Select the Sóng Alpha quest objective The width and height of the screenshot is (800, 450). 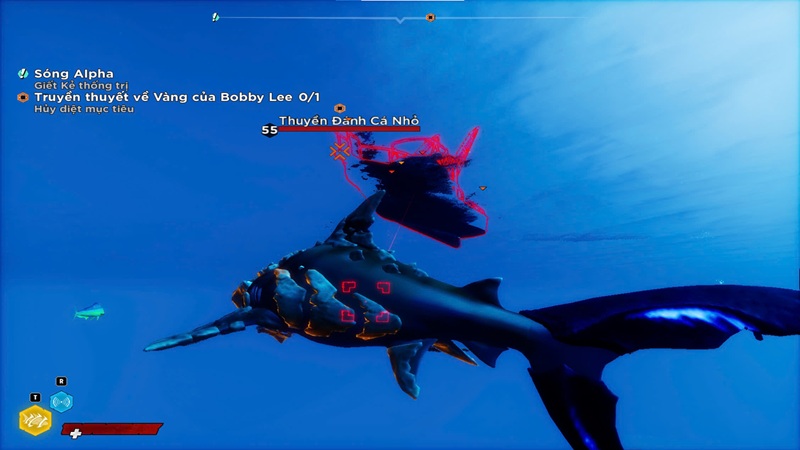pyautogui.click(x=75, y=73)
